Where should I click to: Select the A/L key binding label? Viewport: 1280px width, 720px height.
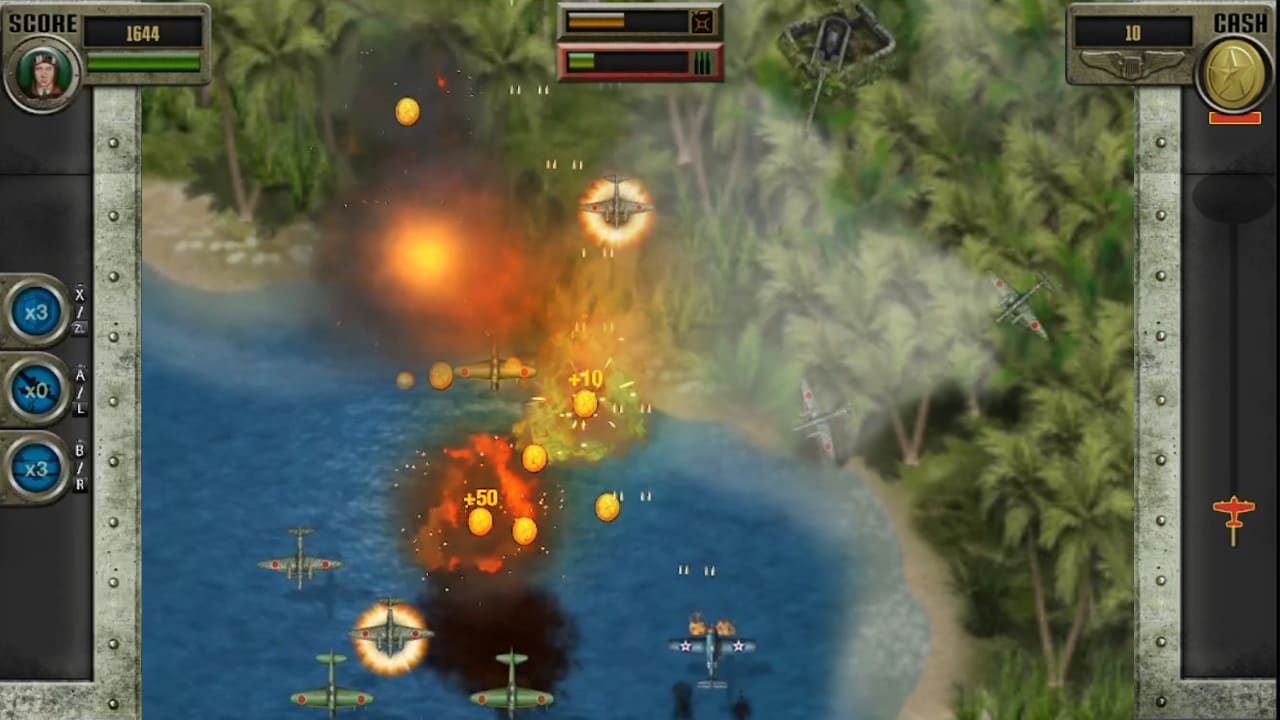click(x=79, y=388)
